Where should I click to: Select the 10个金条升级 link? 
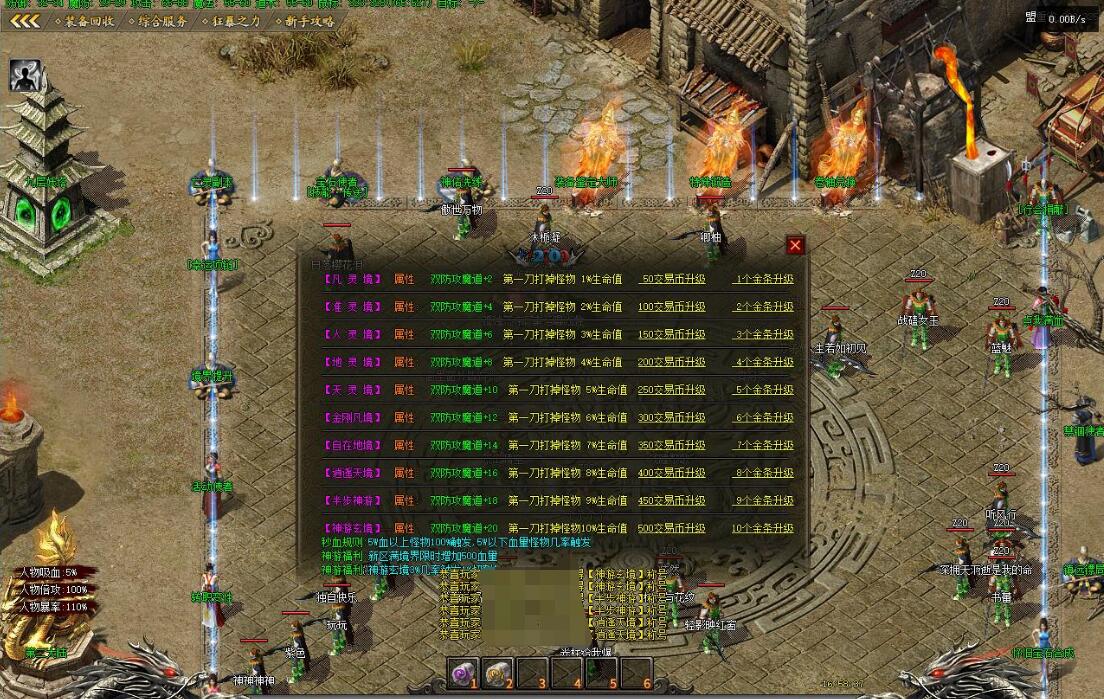point(762,527)
